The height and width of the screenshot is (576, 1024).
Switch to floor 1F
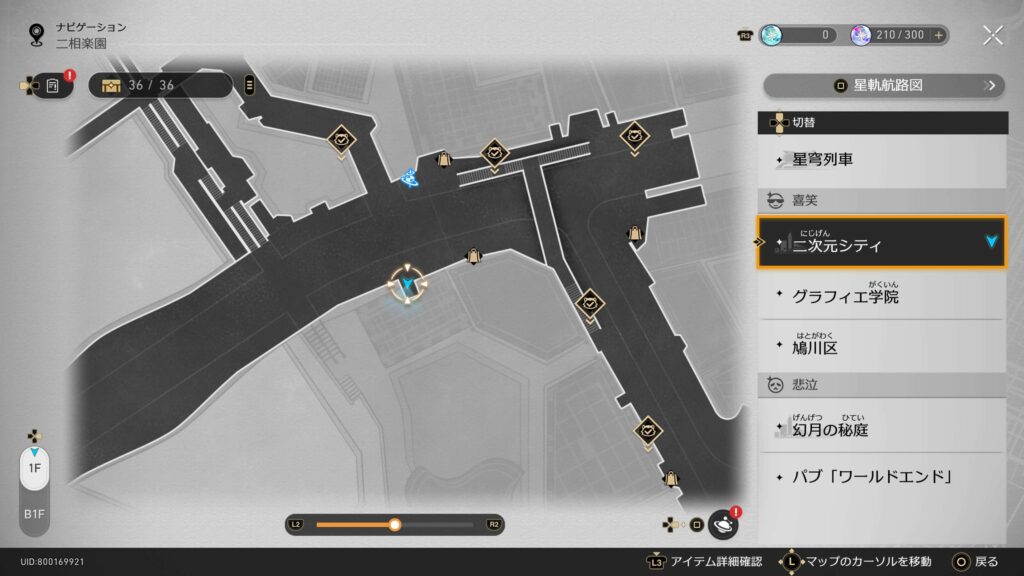(34, 468)
